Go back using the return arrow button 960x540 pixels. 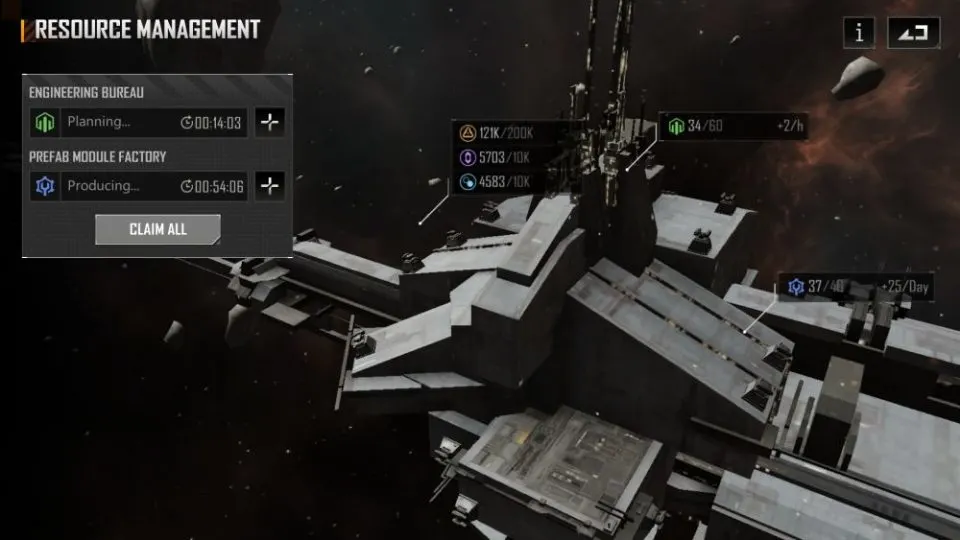tap(913, 32)
